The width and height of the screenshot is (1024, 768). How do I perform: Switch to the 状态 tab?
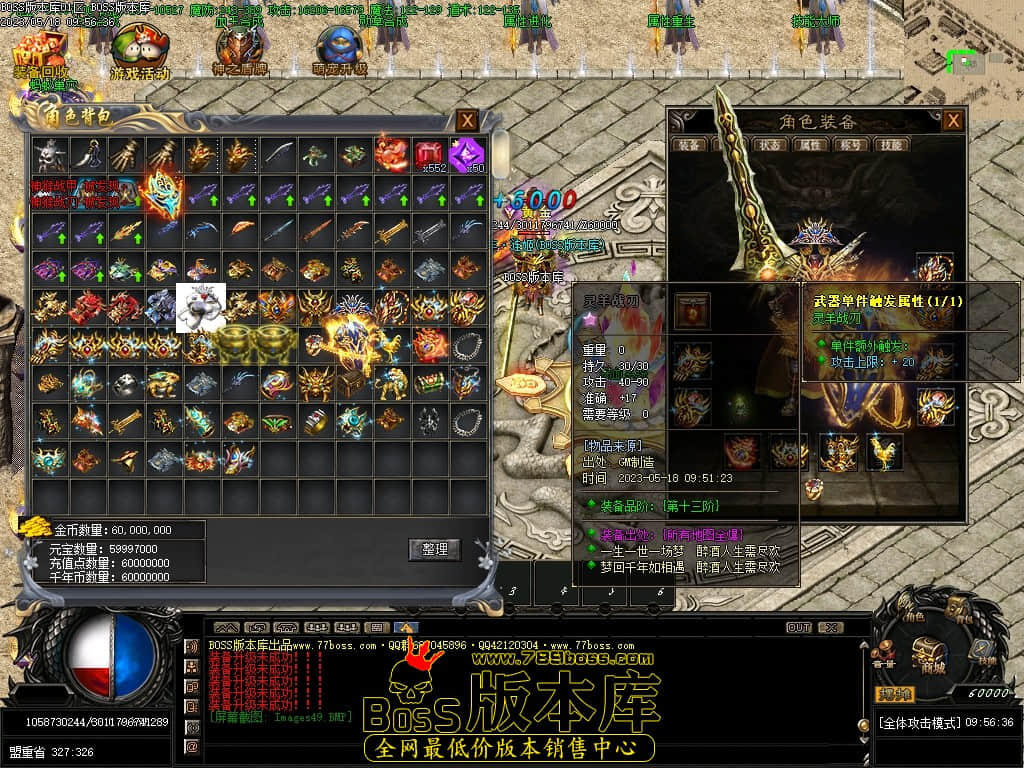(770, 145)
